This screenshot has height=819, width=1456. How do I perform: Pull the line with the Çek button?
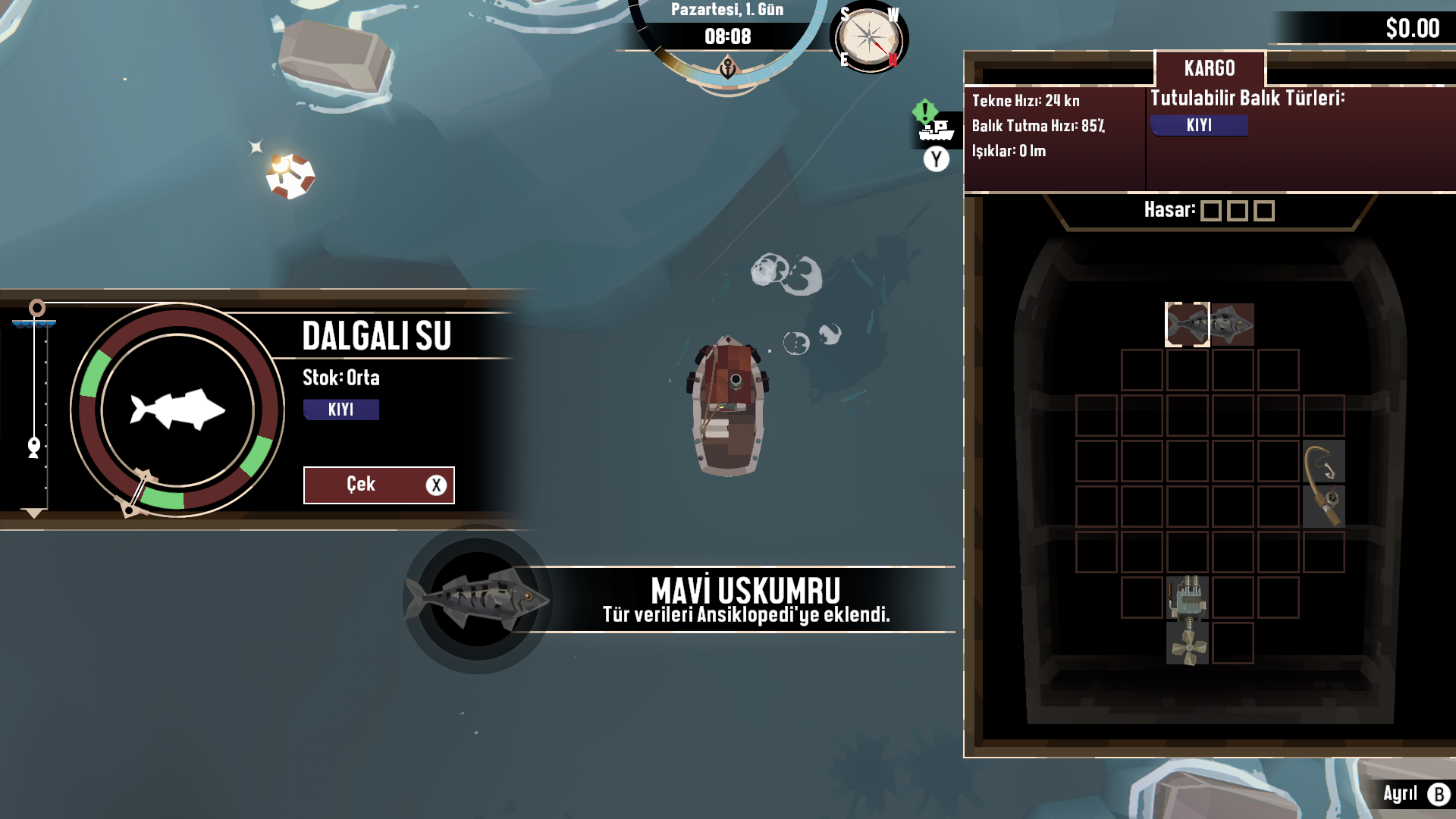(378, 485)
